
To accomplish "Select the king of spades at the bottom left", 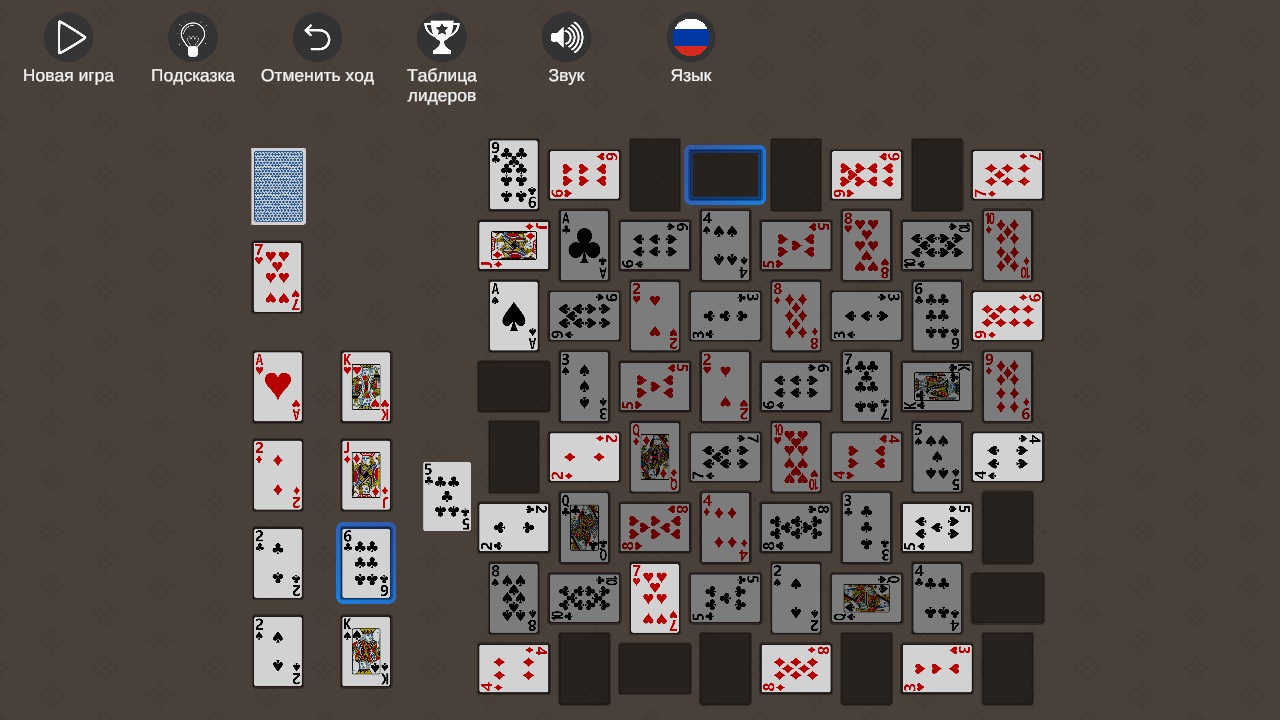I will click(366, 651).
